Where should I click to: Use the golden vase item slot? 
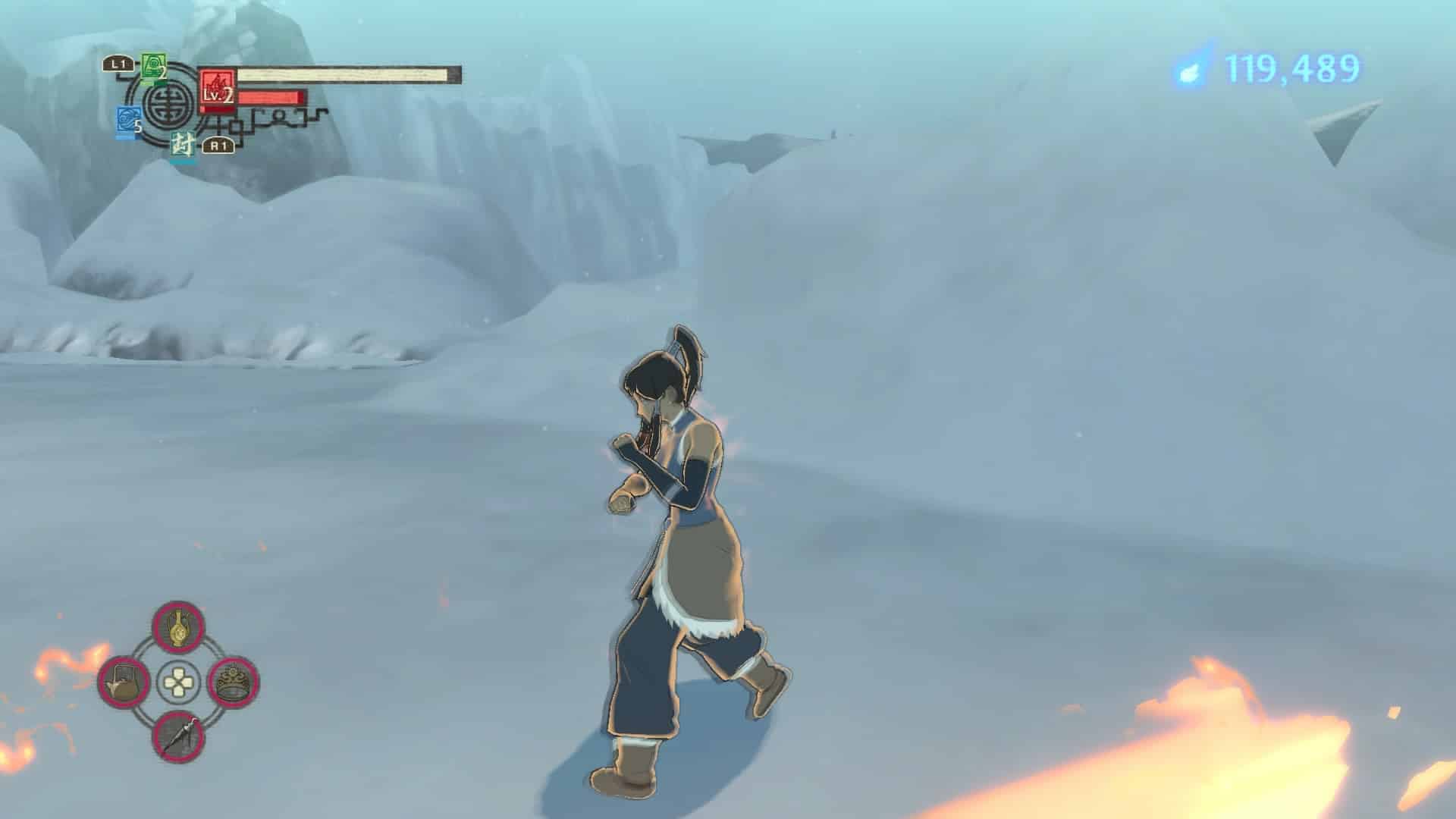[179, 628]
